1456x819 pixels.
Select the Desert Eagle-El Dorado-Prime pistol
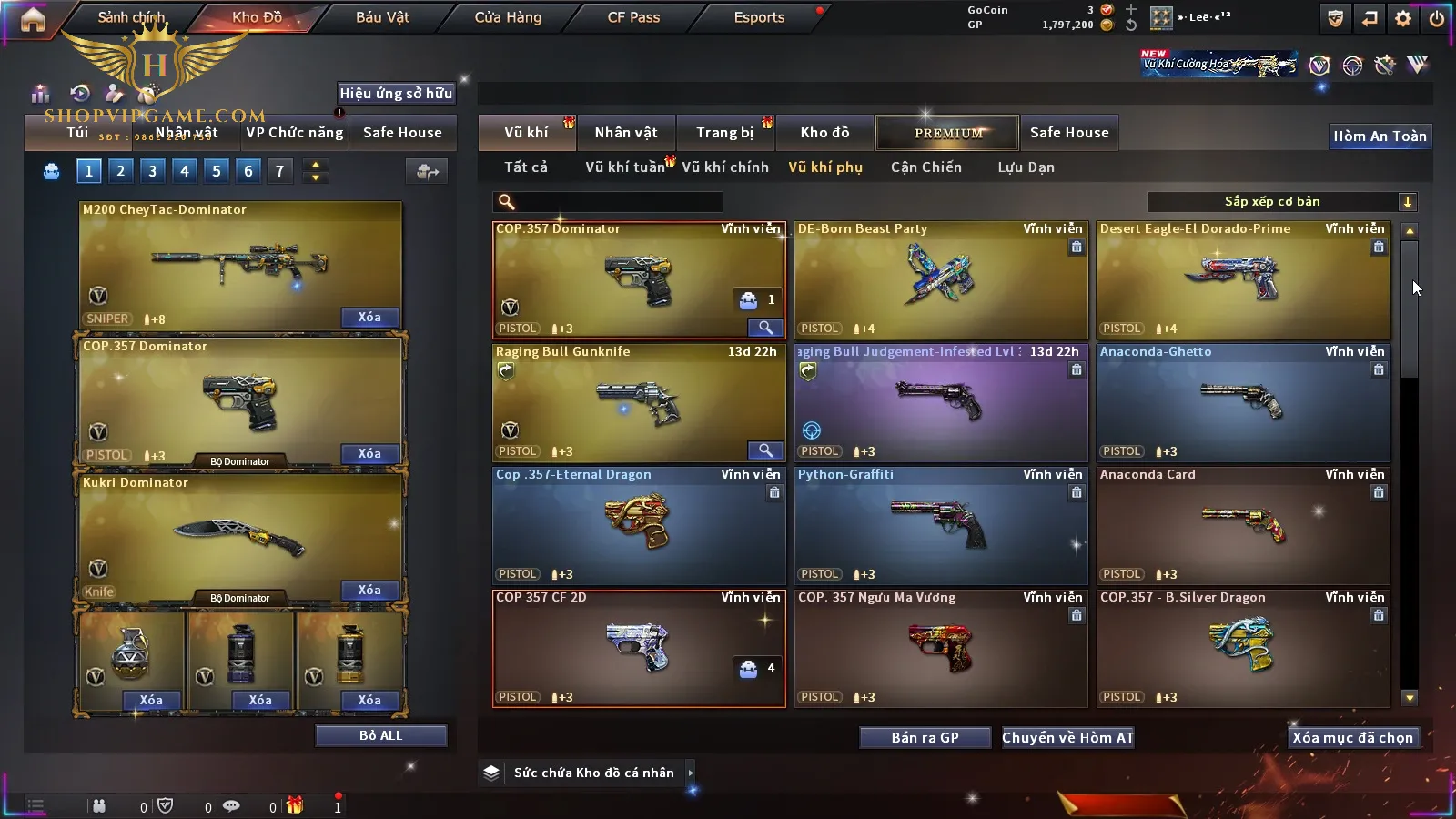[x=1243, y=280]
